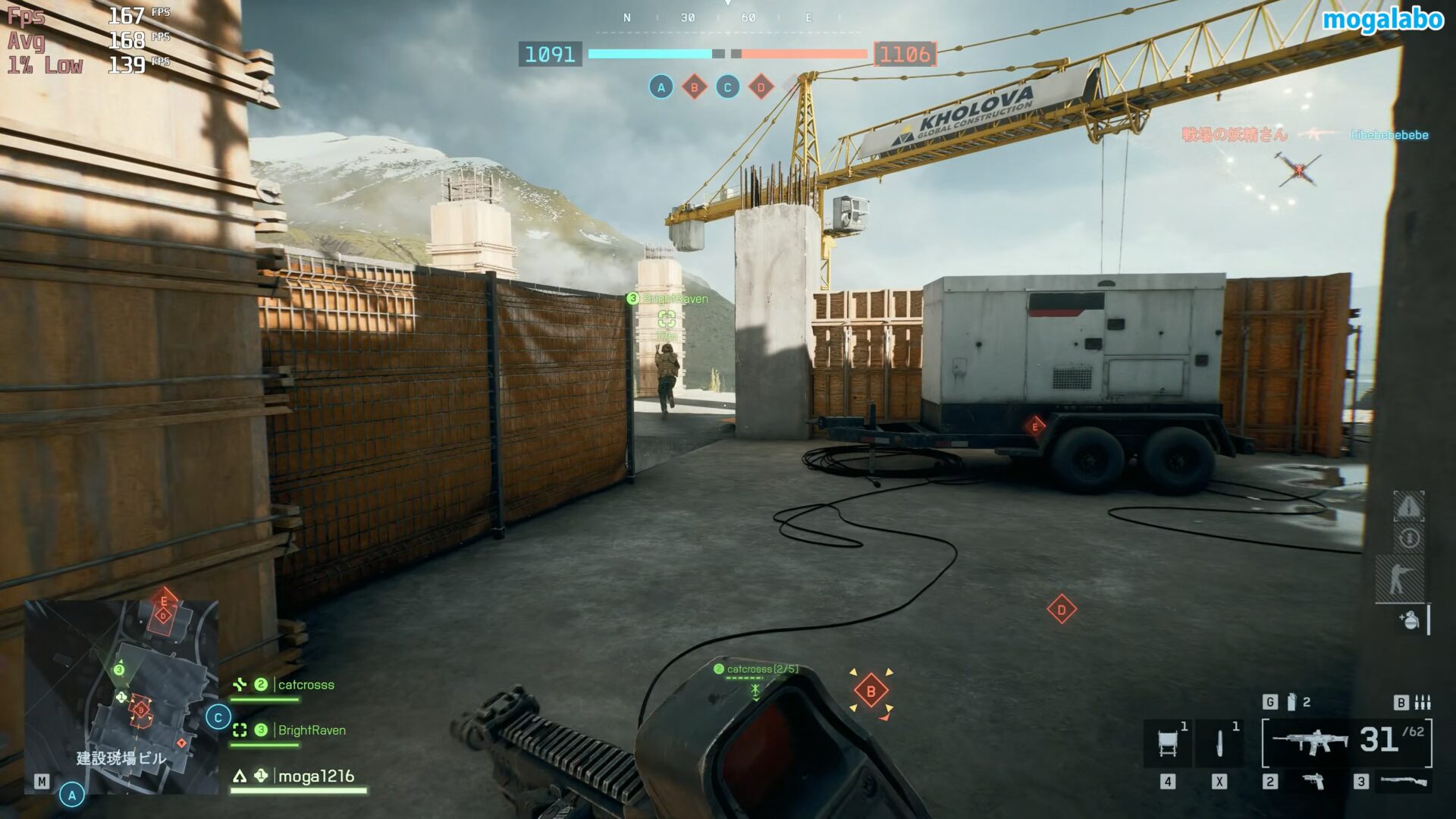Image resolution: width=1456 pixels, height=819 pixels.
Task: Select objective C in the top capture row
Action: tap(727, 87)
